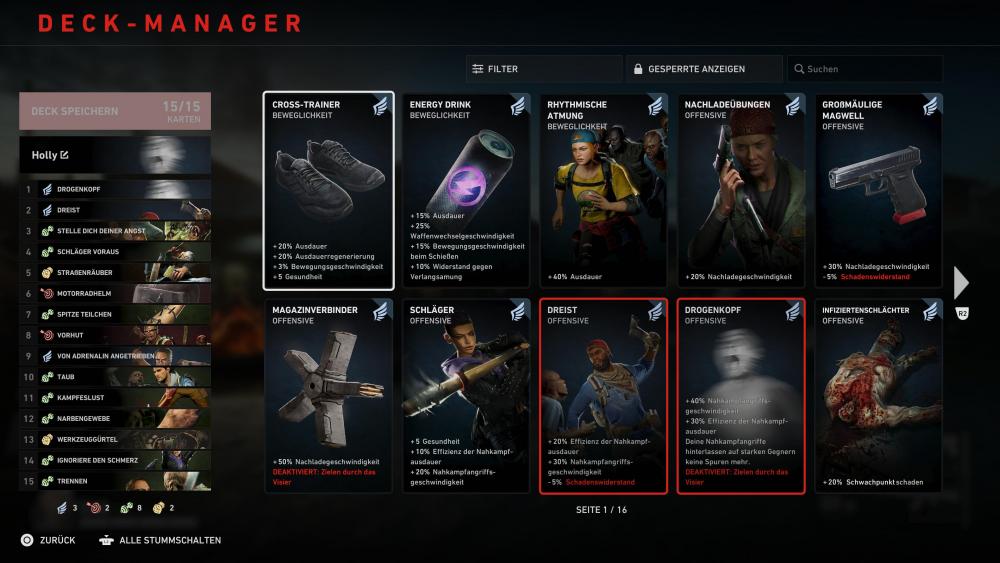The height and width of the screenshot is (563, 1000).
Task: Go to the next card page arrow
Action: point(962,283)
